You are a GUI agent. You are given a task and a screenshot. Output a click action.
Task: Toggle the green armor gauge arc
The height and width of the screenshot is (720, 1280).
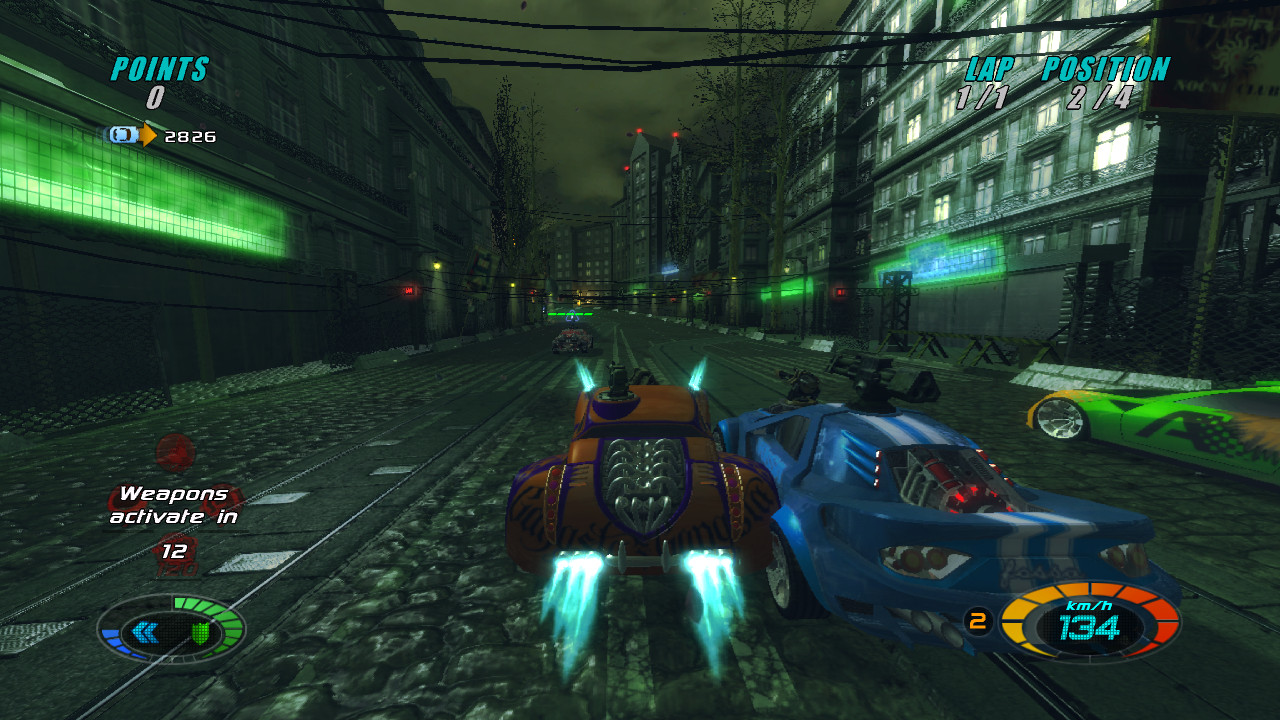(232, 623)
